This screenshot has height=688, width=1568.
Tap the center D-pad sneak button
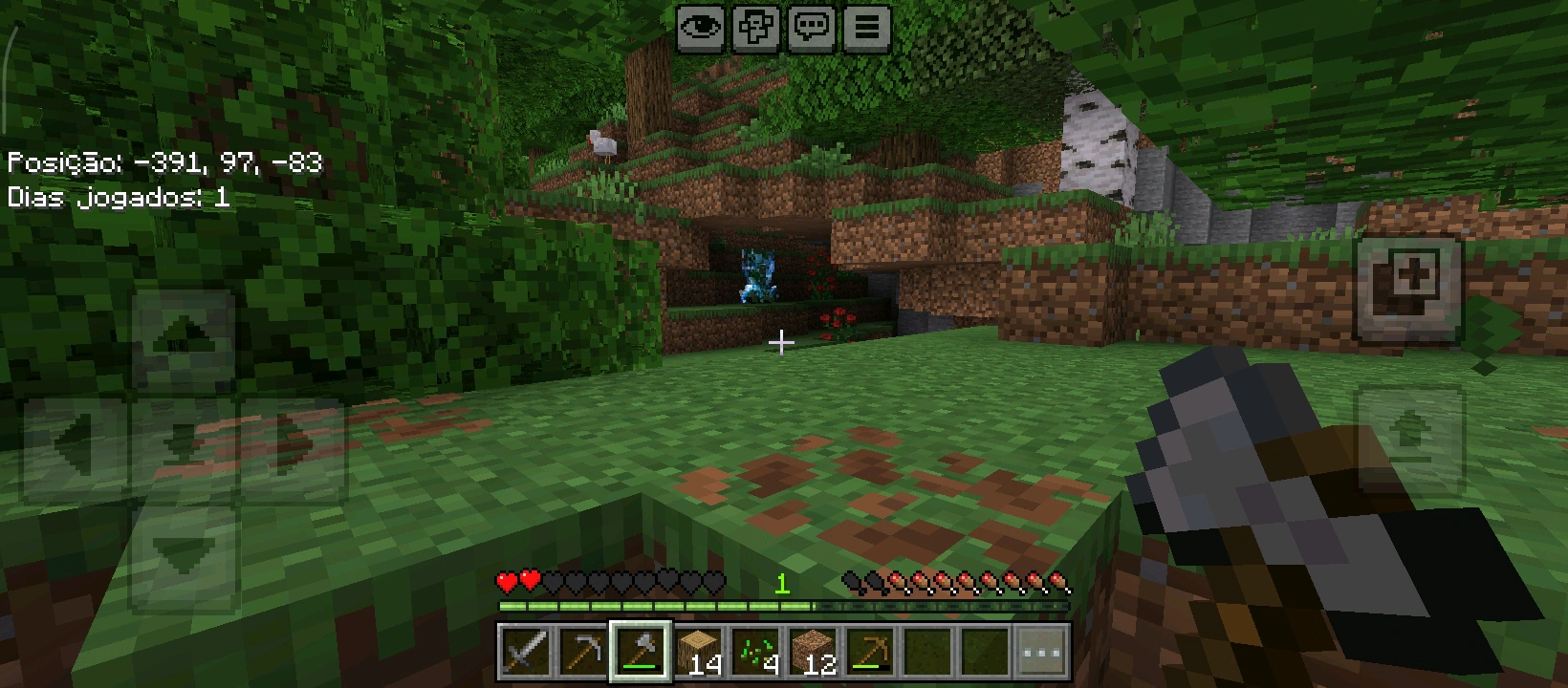tap(183, 446)
